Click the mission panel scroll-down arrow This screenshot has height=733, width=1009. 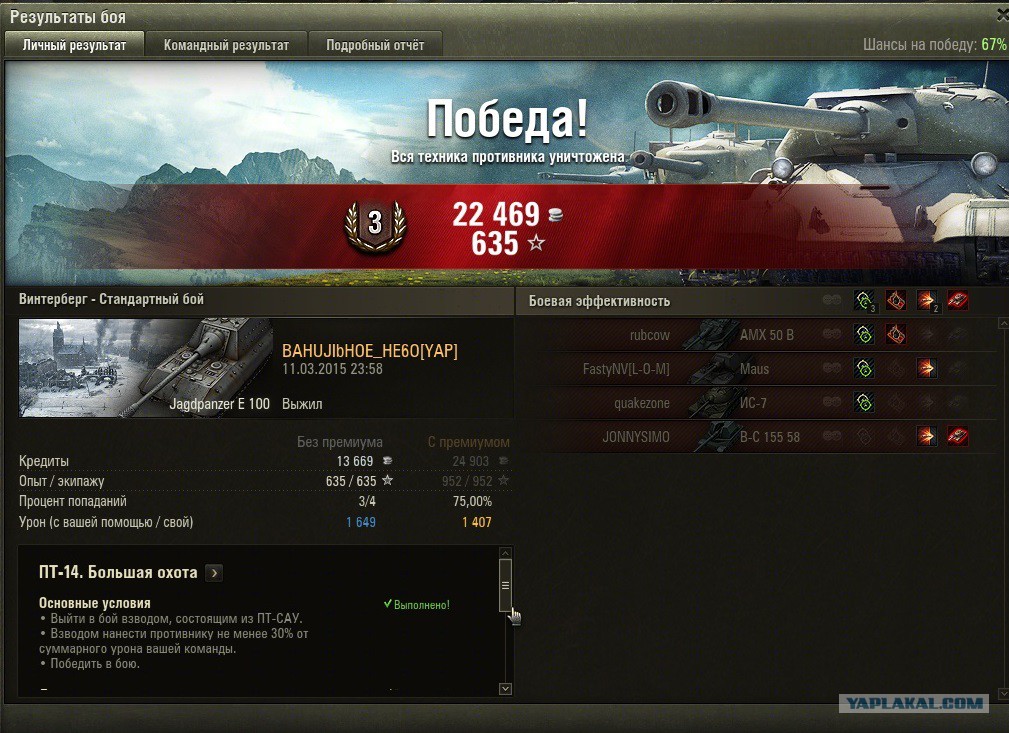pos(505,688)
